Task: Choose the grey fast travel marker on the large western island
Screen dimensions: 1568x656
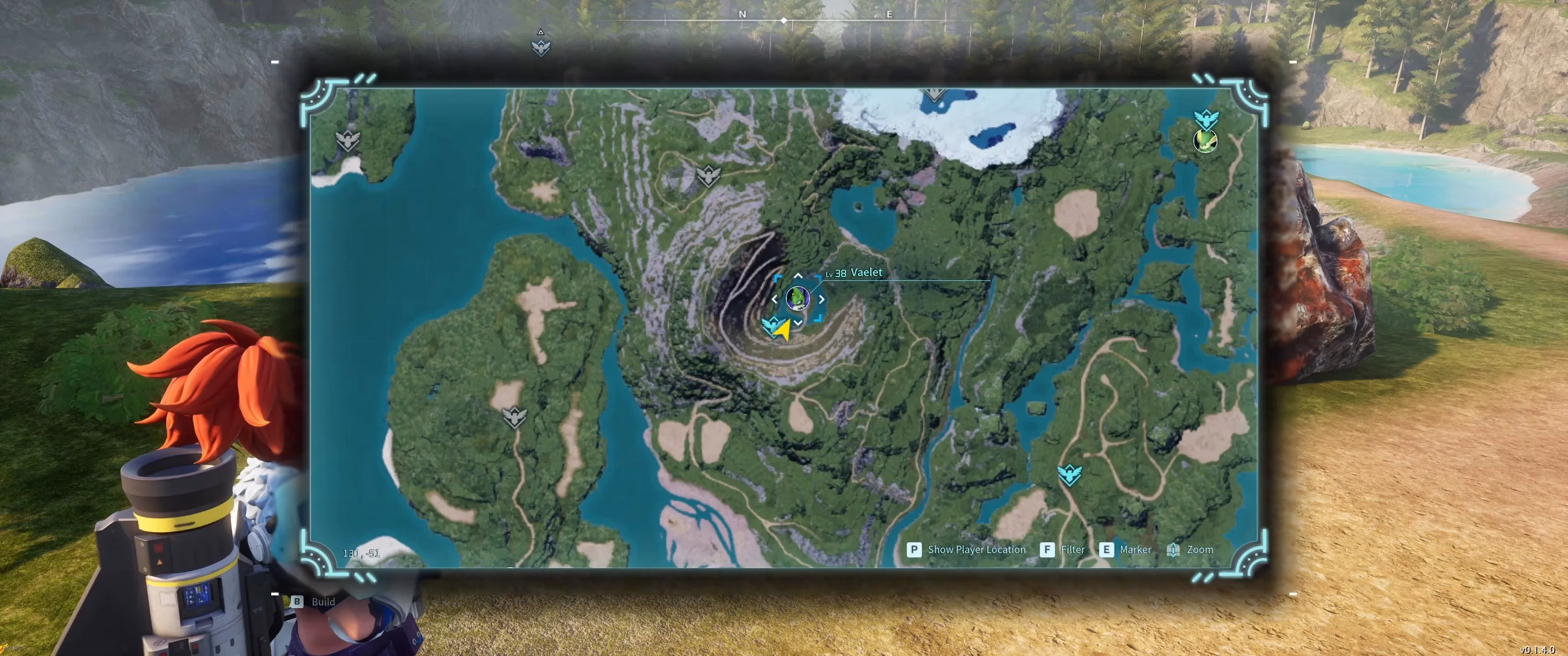Action: [514, 417]
